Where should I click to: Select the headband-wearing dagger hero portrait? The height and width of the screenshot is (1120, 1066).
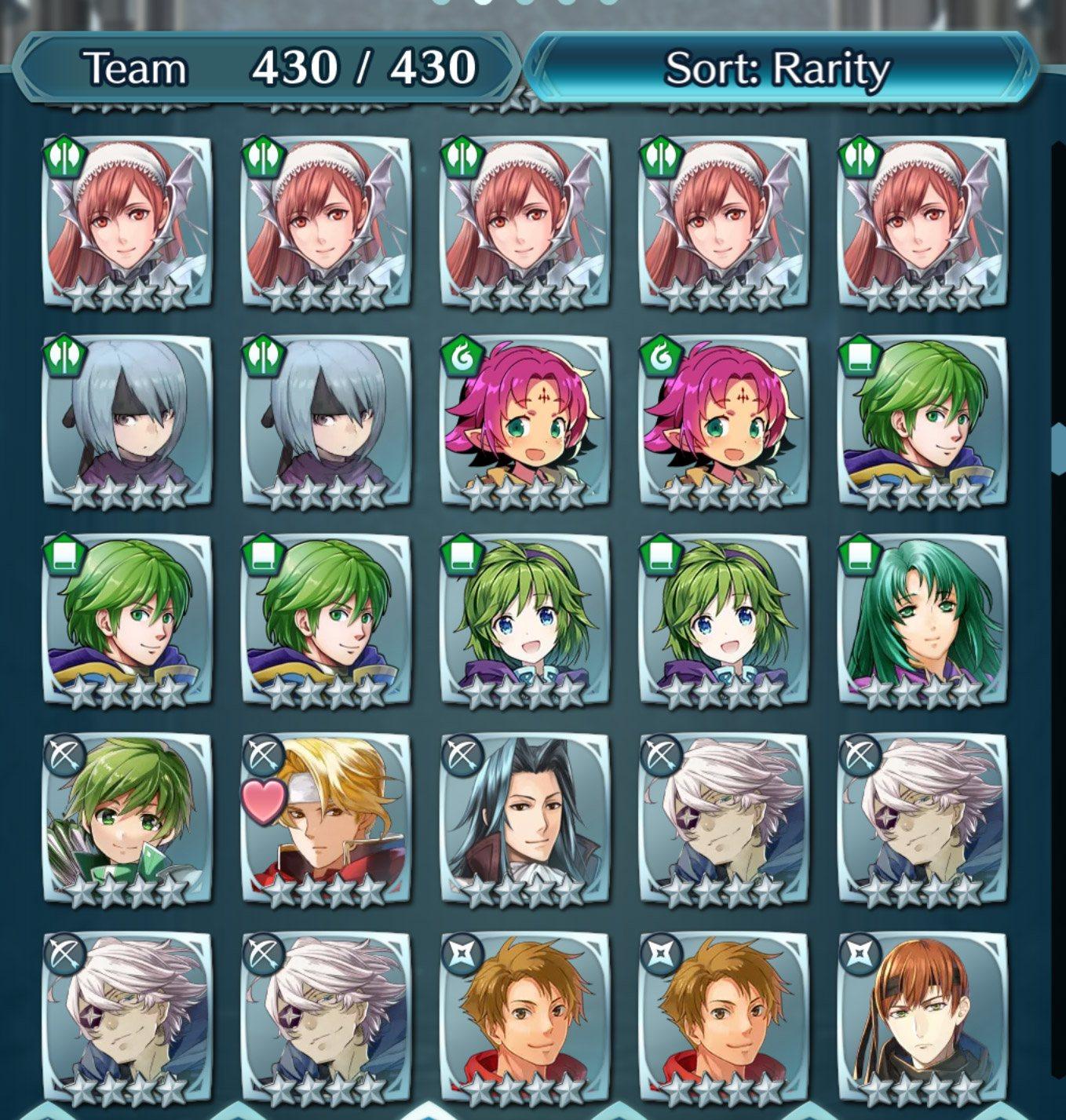tap(923, 1016)
